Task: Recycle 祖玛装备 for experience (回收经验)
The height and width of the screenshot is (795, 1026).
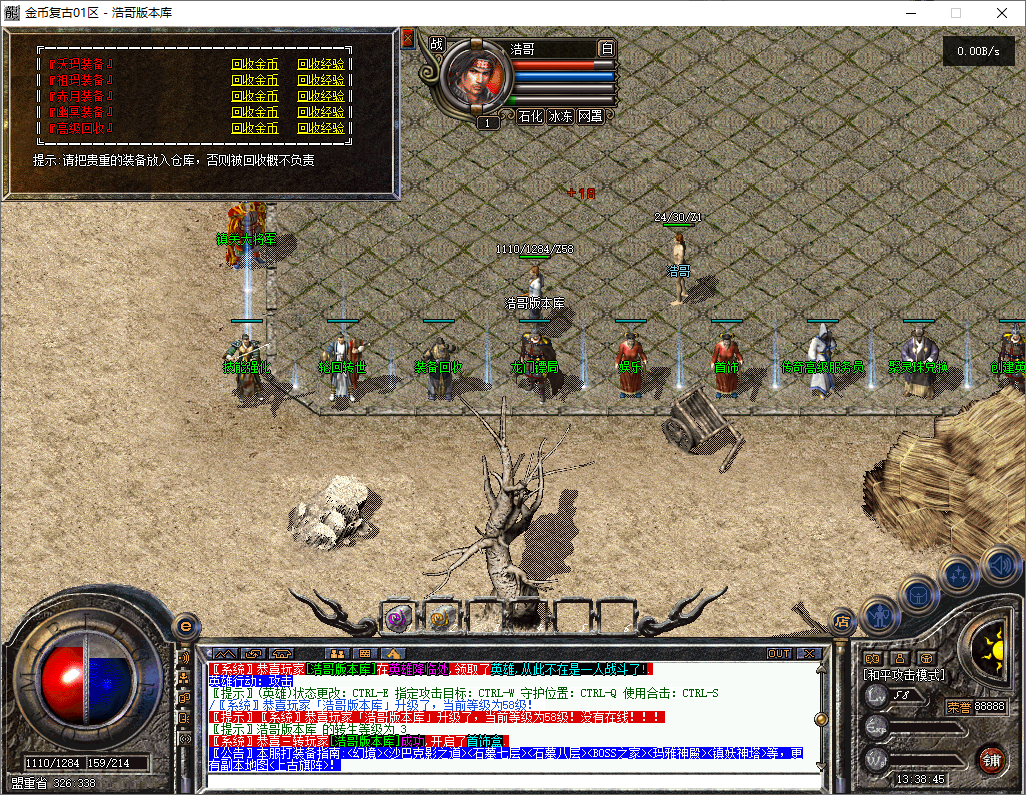Action: pyautogui.click(x=320, y=80)
